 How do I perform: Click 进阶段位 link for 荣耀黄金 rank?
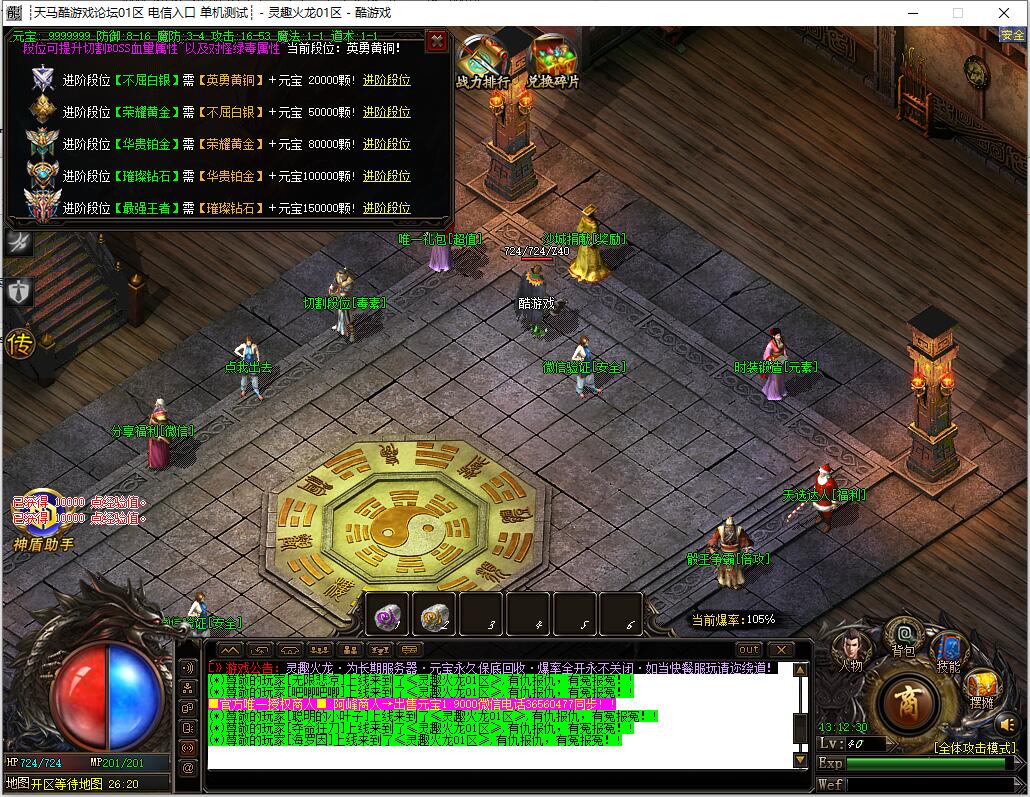point(386,112)
